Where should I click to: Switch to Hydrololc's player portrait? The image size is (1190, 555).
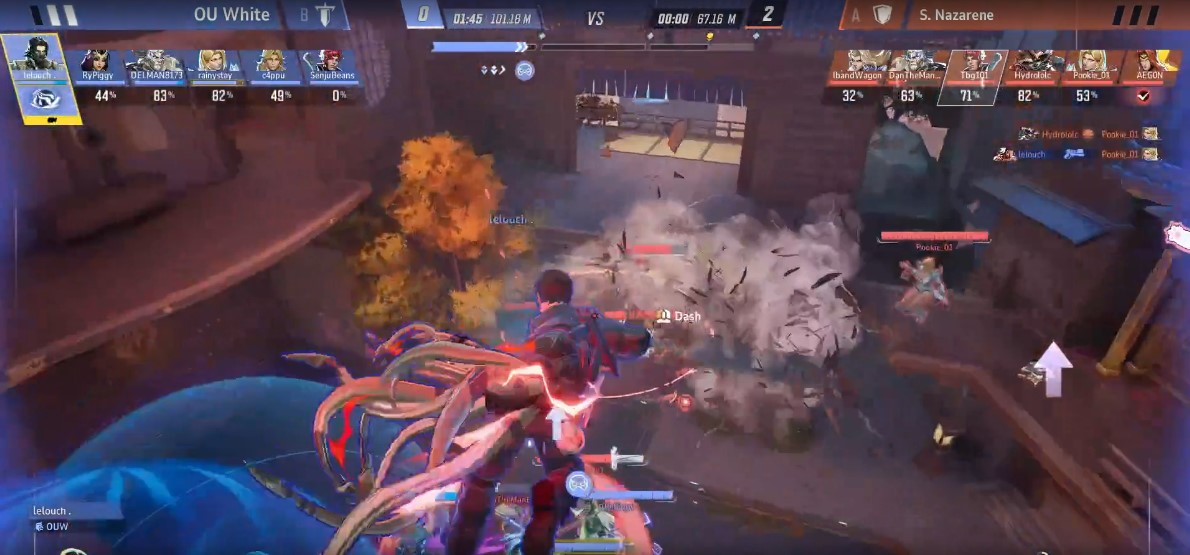pyautogui.click(x=1026, y=64)
